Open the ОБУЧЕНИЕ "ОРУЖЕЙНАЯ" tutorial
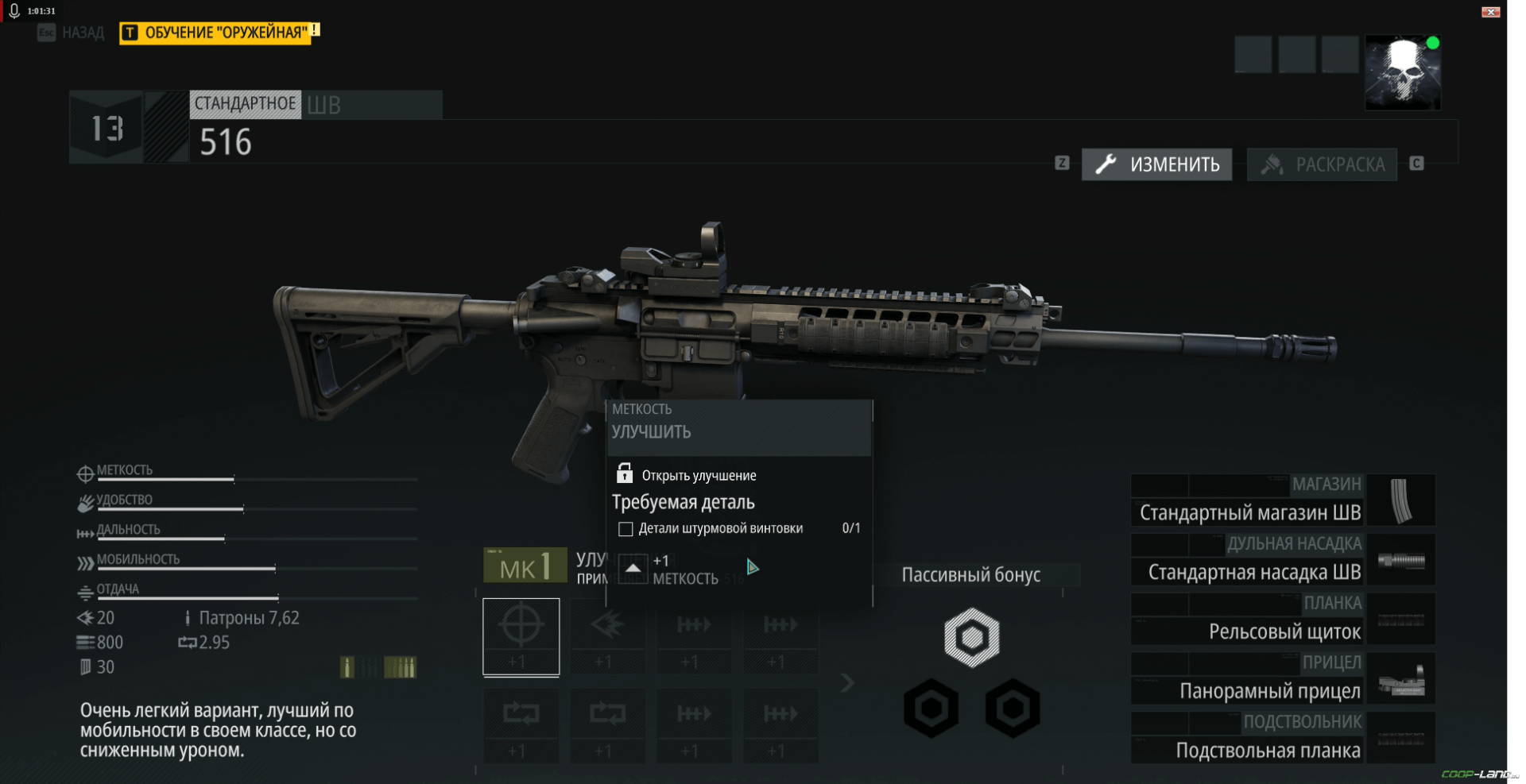 coord(219,33)
